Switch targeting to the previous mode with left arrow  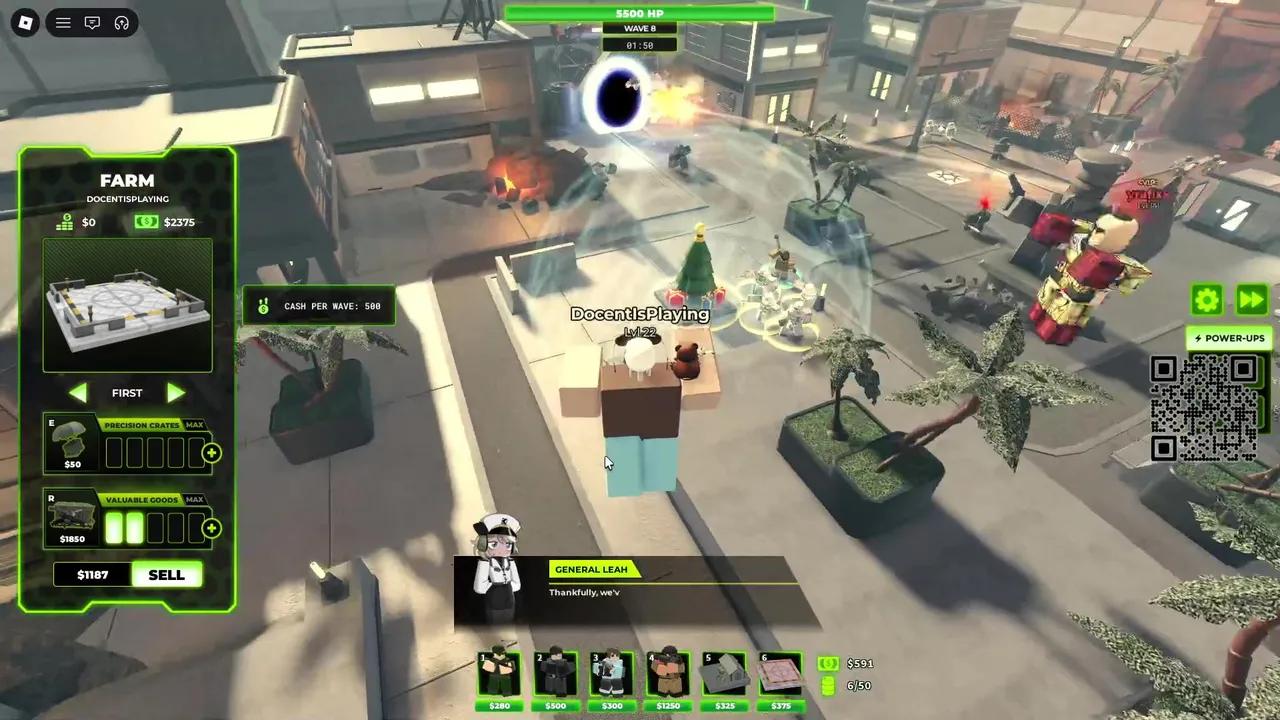coord(78,393)
